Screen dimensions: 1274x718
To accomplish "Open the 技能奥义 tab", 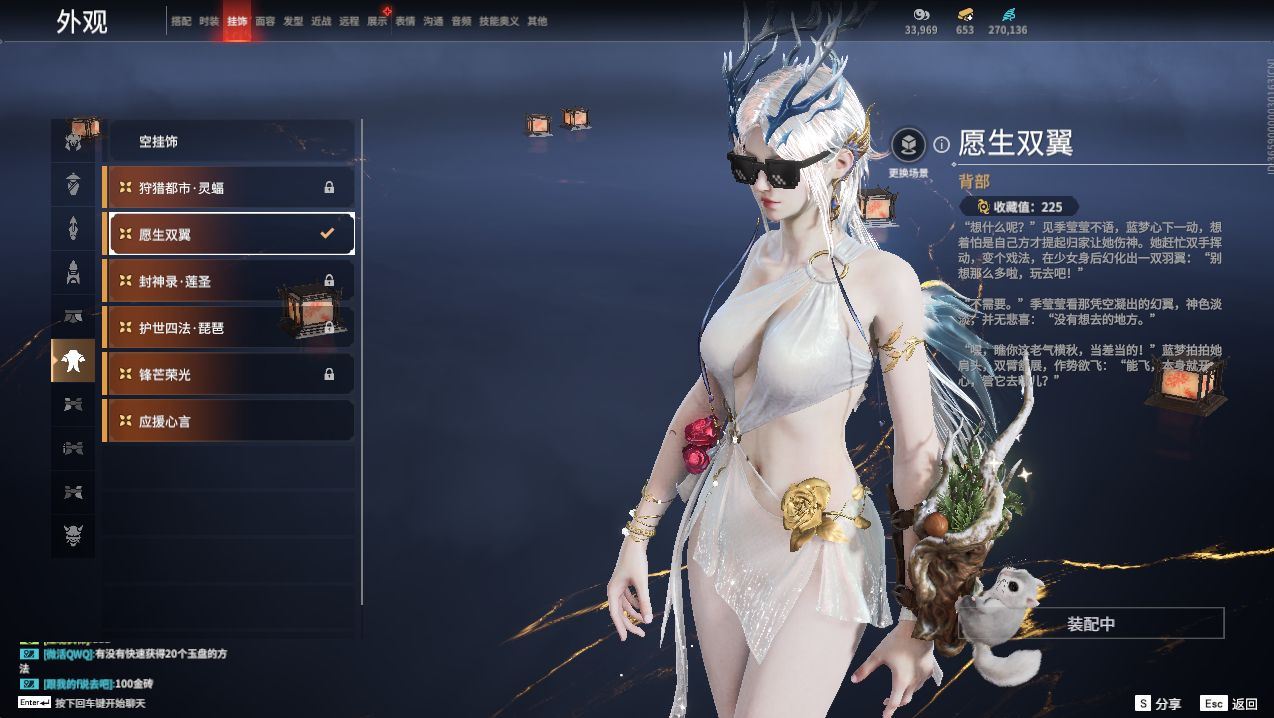I will (x=499, y=21).
